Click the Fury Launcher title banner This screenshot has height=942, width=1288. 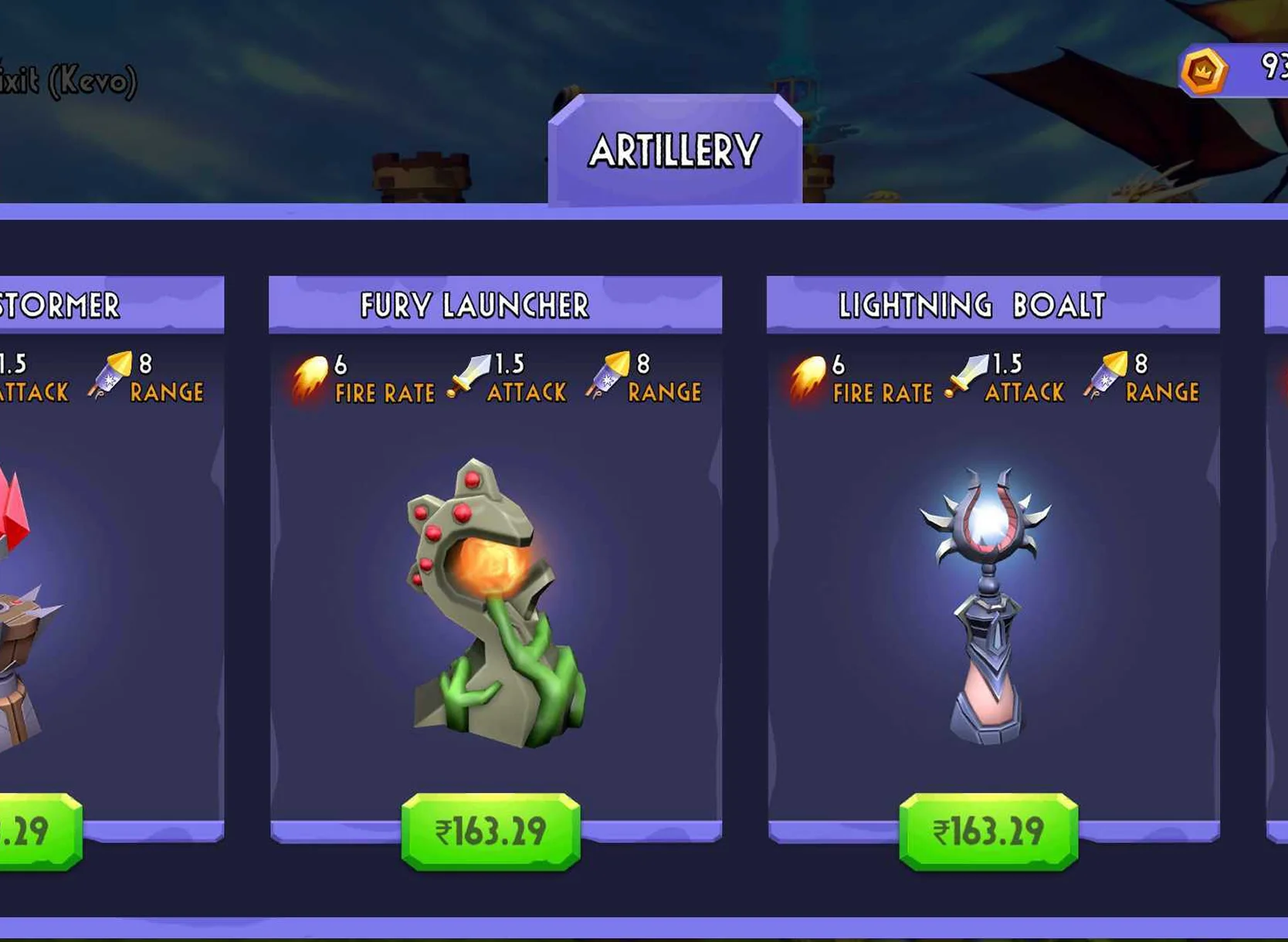pyautogui.click(x=476, y=305)
